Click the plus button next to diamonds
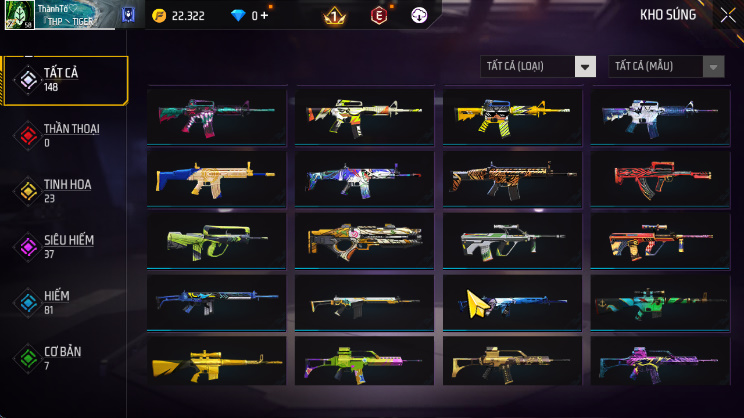 [264, 16]
